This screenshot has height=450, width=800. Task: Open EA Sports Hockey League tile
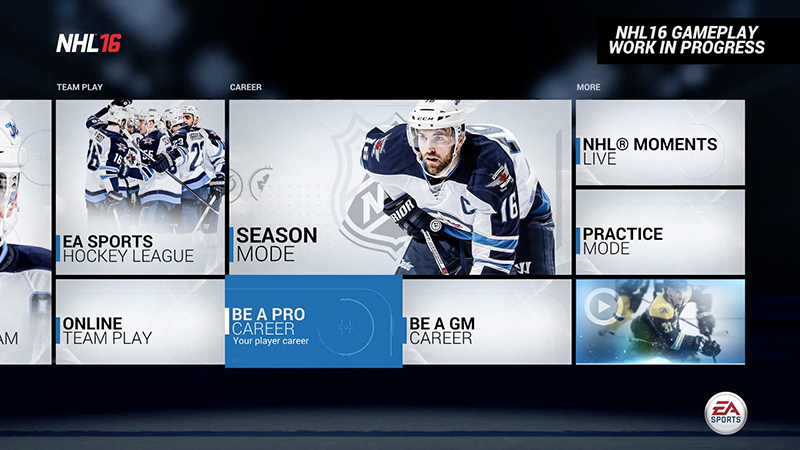point(140,187)
